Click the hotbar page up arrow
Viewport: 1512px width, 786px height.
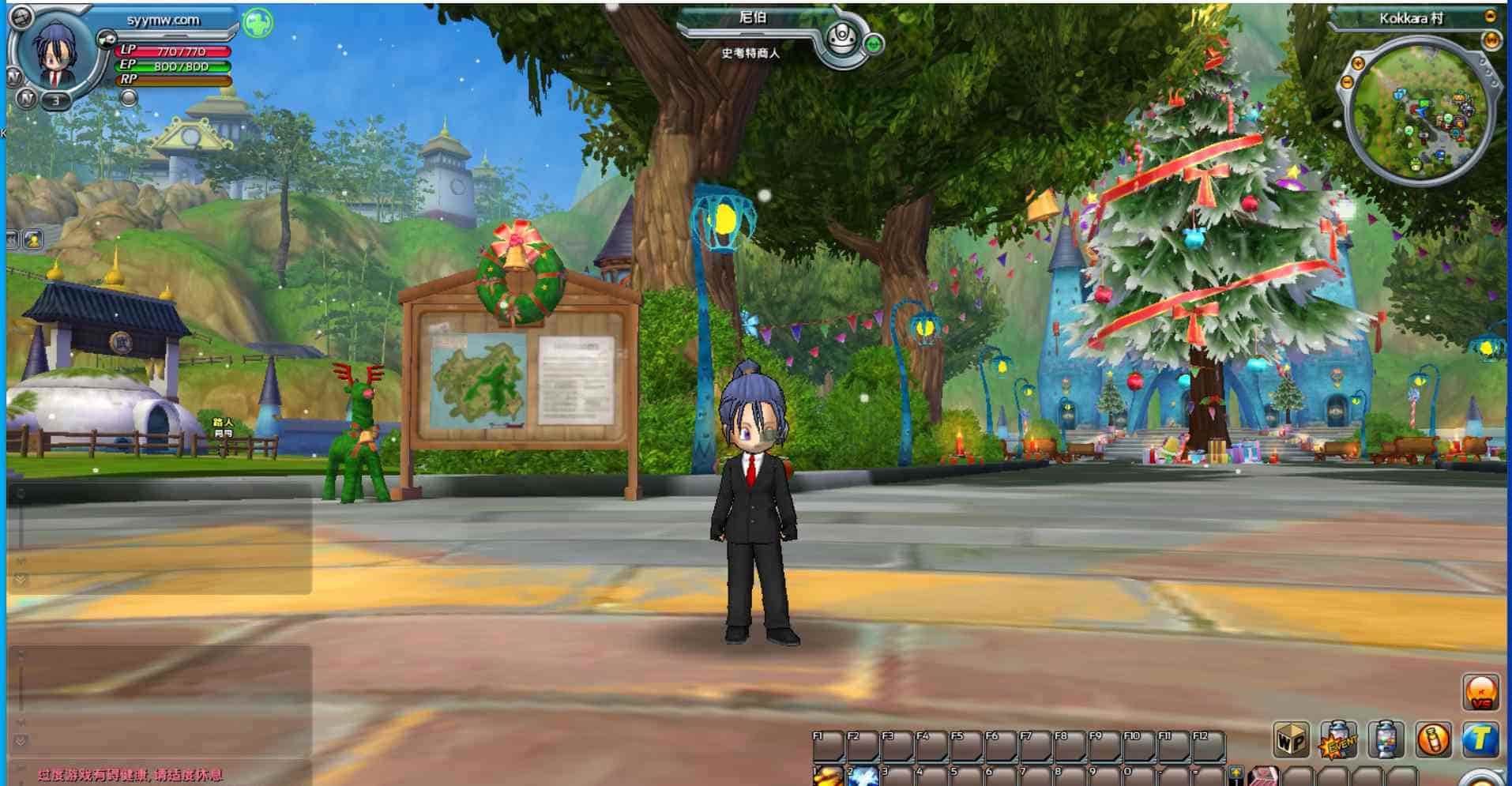click(1236, 772)
